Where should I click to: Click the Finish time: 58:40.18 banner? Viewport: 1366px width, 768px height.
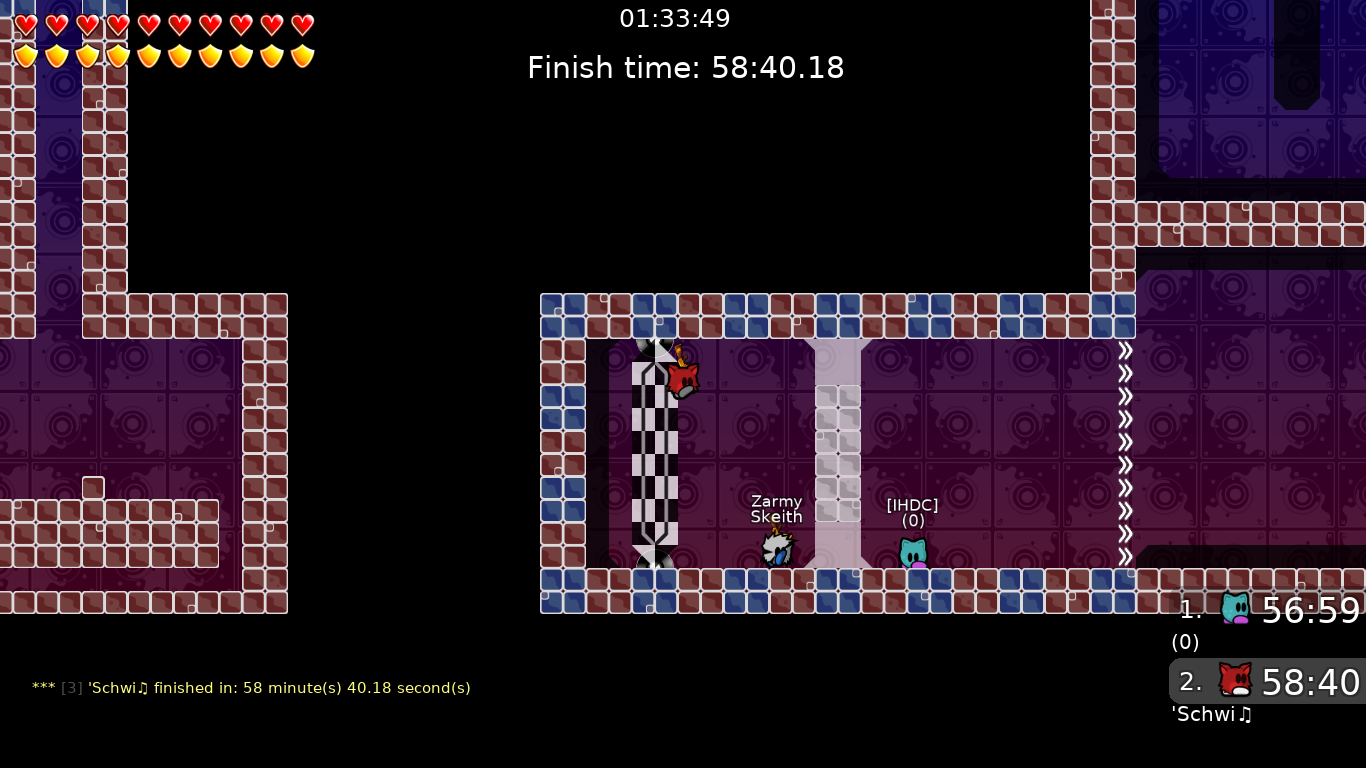[686, 68]
